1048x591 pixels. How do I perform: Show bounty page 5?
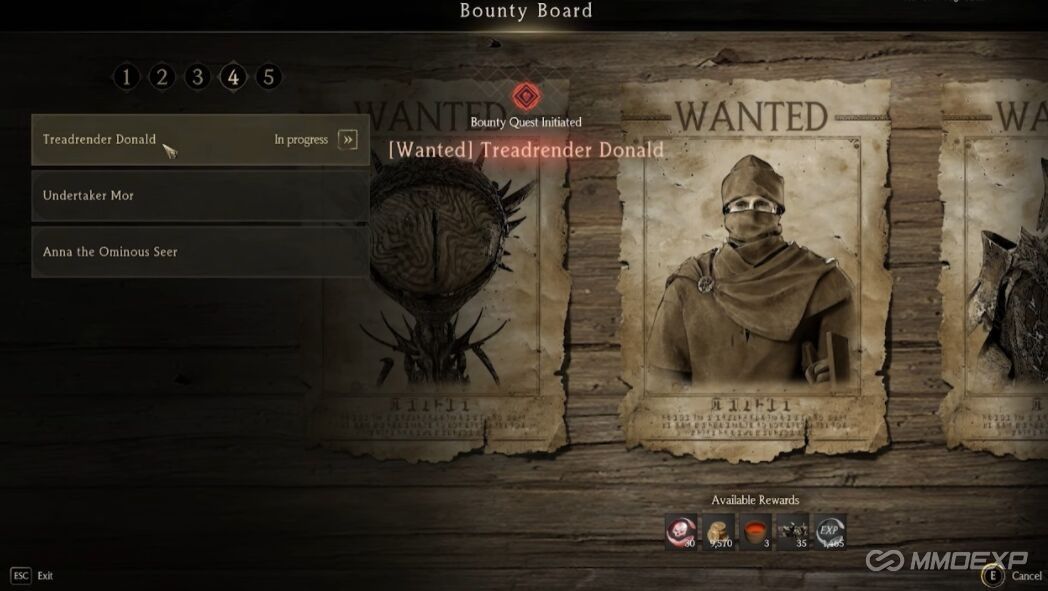click(x=268, y=77)
